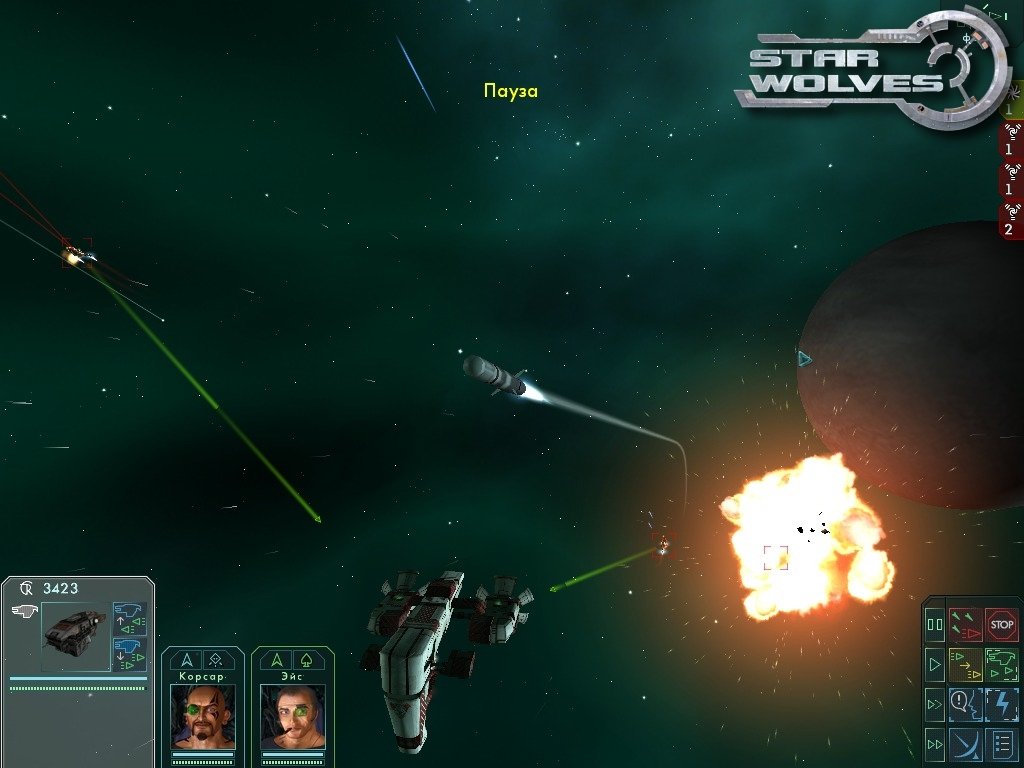Click the red STOP command button
1024x768 pixels.
(x=1001, y=624)
